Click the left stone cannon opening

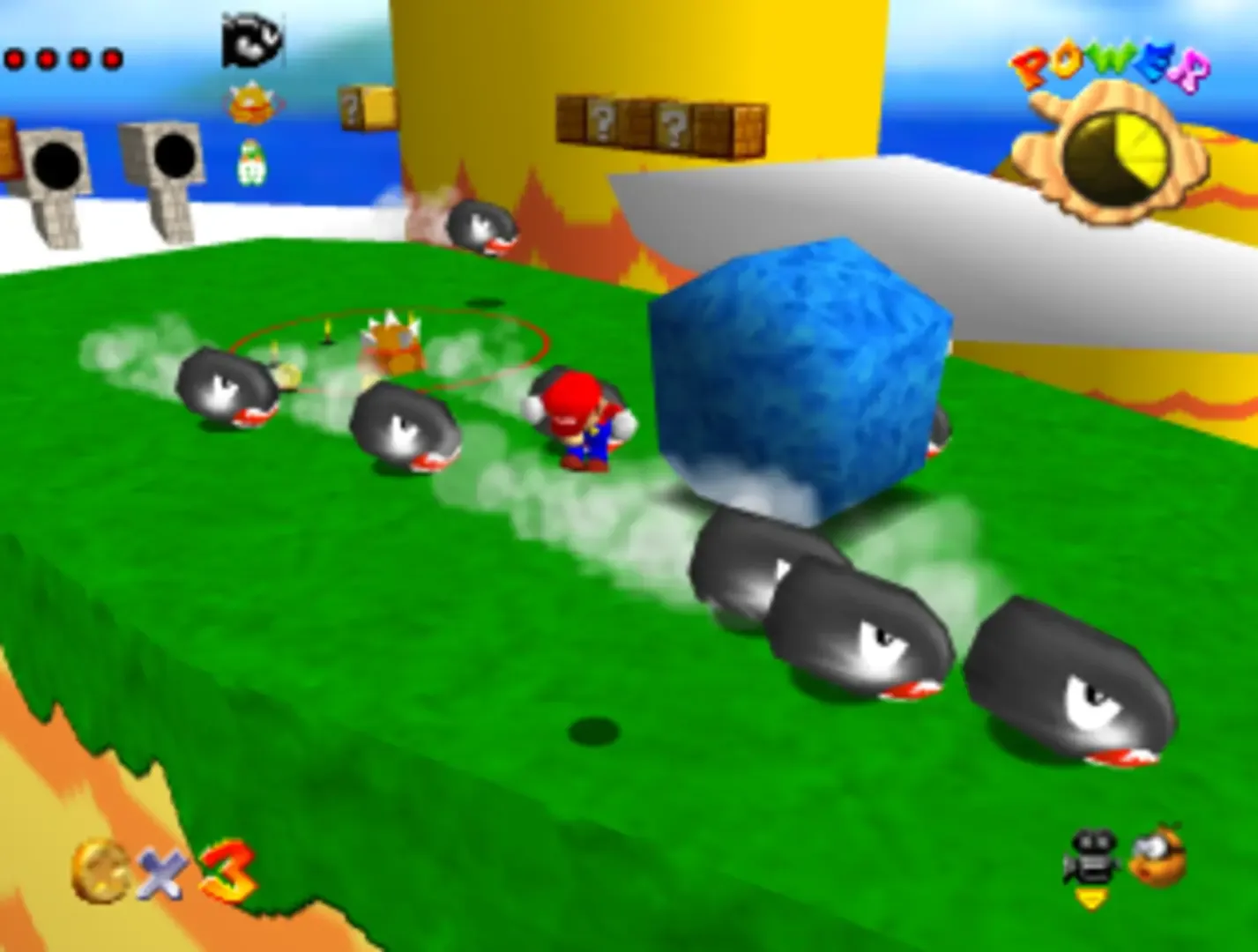[57, 163]
